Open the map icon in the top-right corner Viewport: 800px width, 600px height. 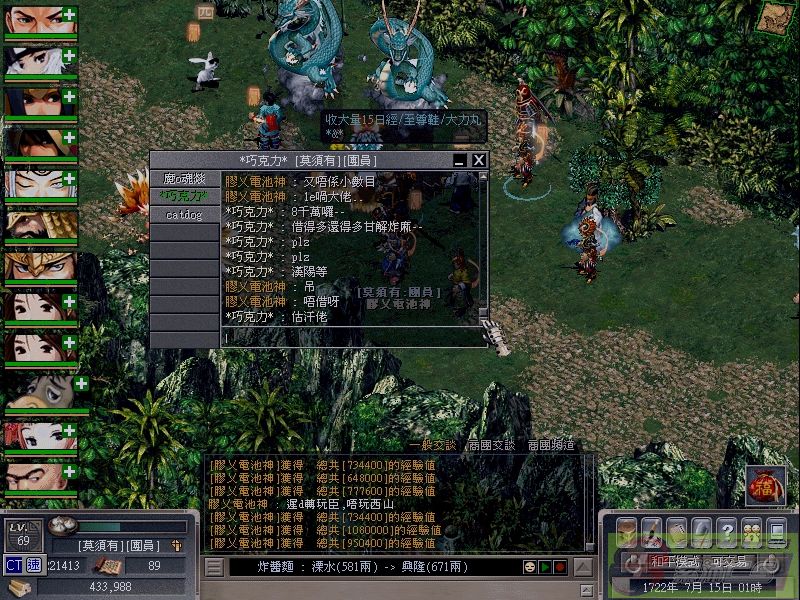[772, 18]
